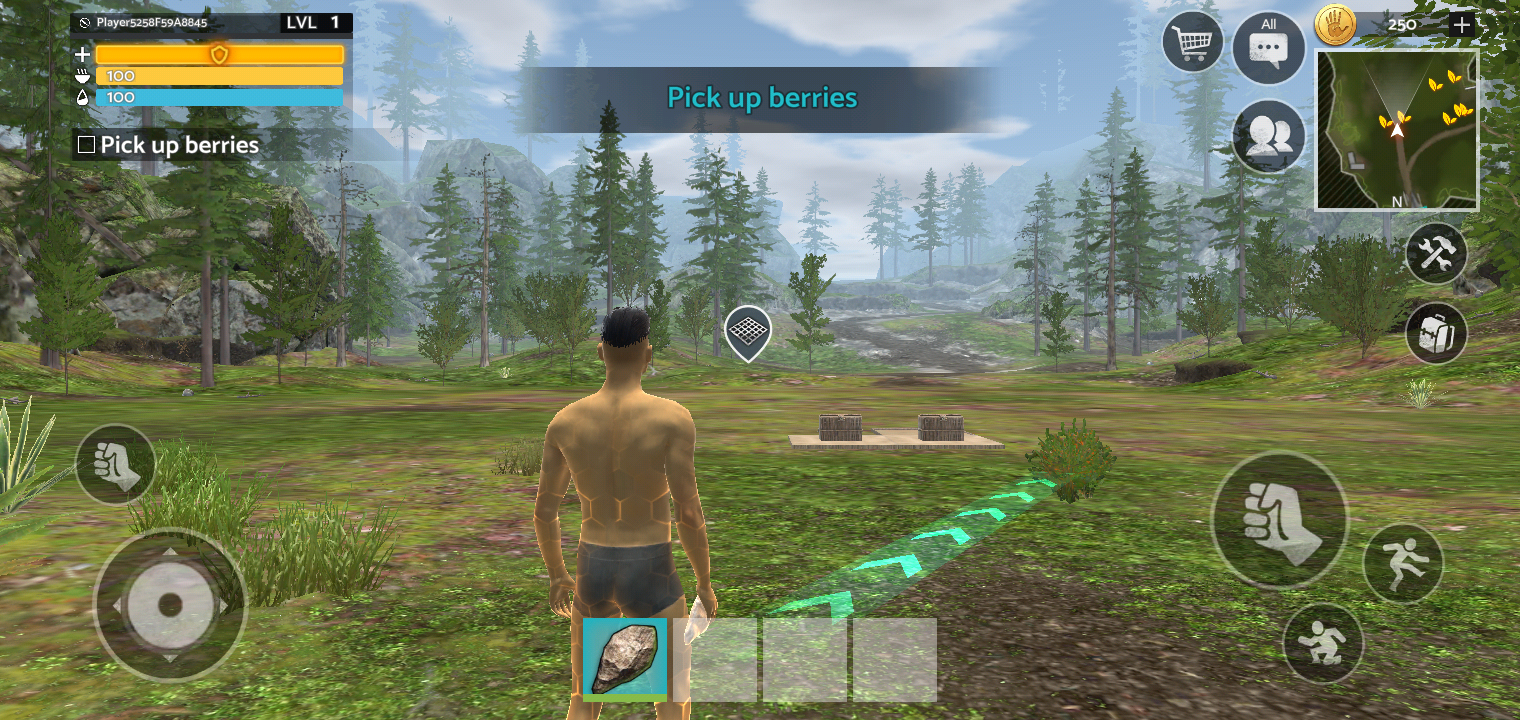Tap the floor placement pin marker

pos(746,332)
